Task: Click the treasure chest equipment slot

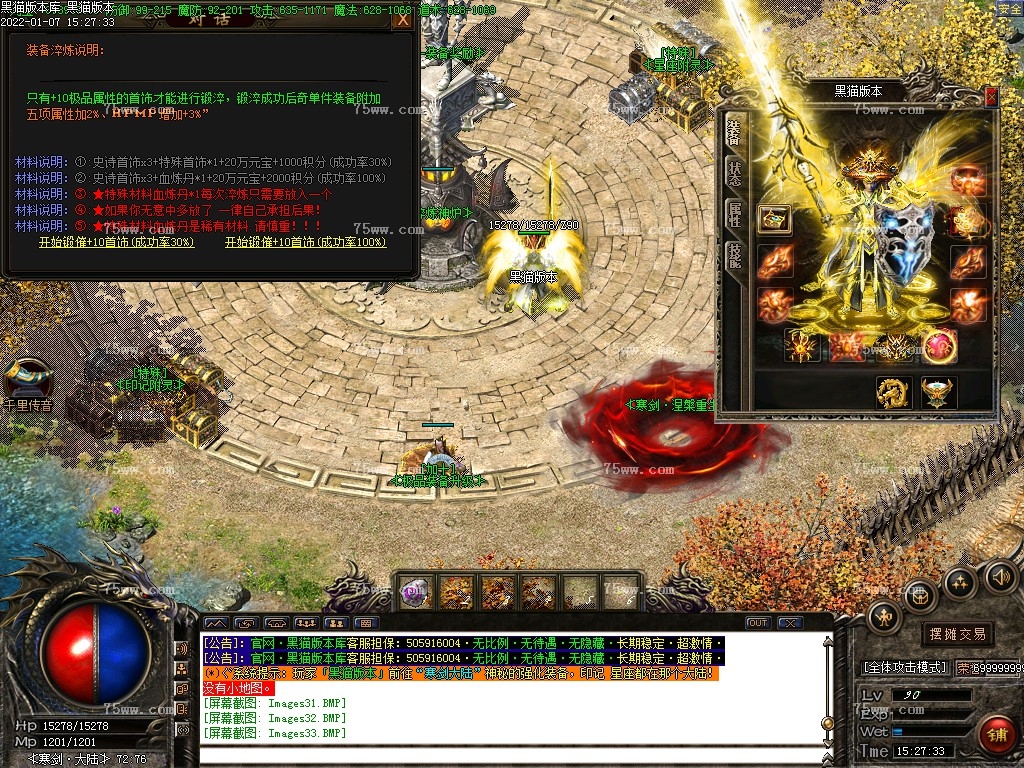Action: pyautogui.click(x=774, y=219)
